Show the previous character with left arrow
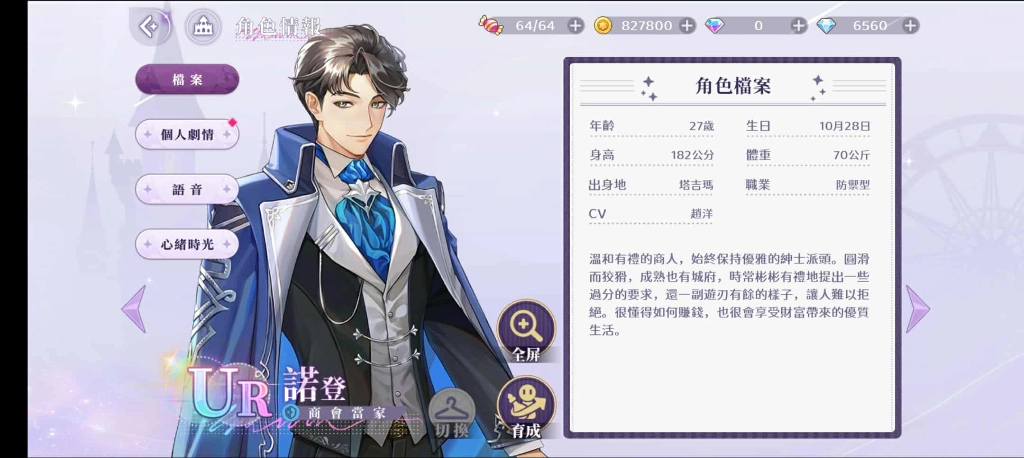The width and height of the screenshot is (1024, 458). pos(133,309)
